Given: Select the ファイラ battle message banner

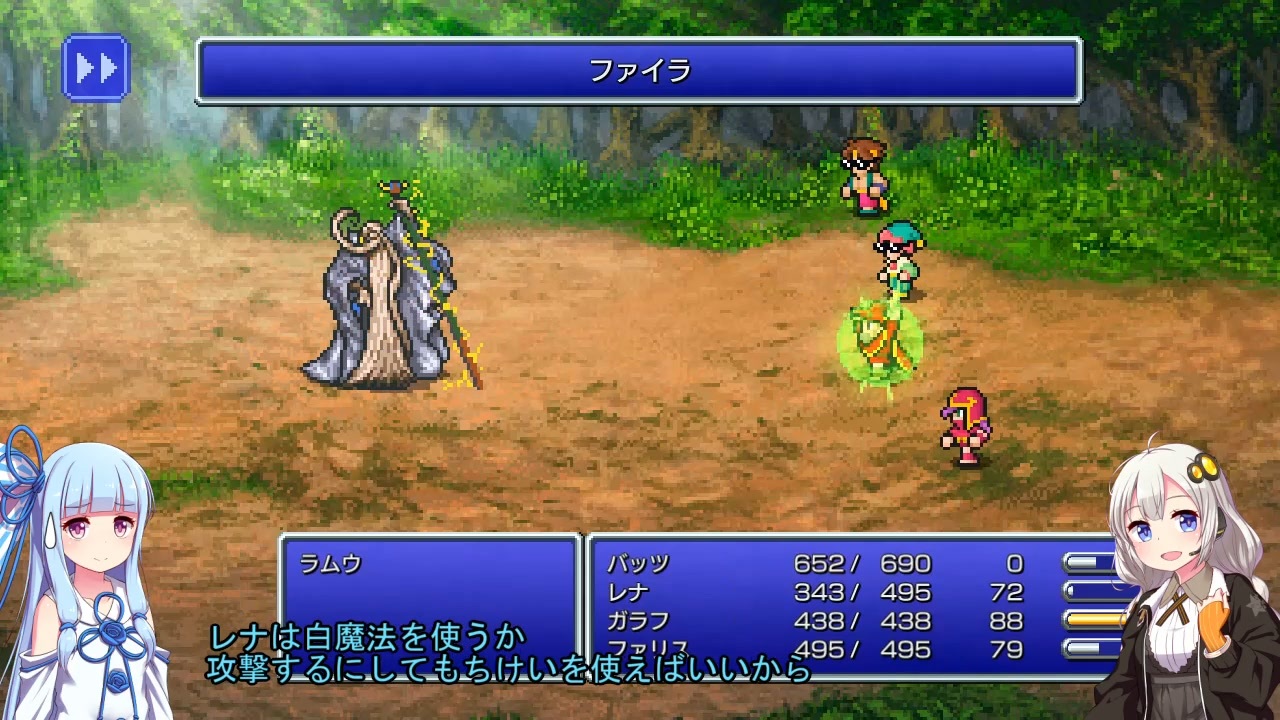Looking at the screenshot, I should 640,72.
